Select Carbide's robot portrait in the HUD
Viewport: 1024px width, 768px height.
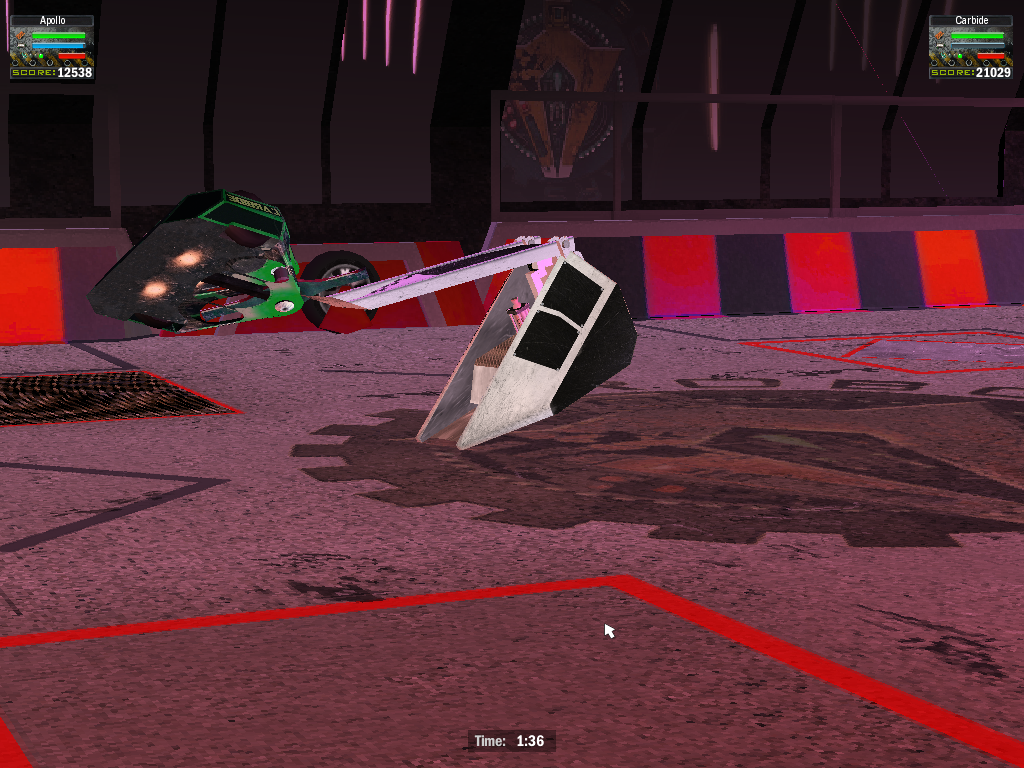click(x=940, y=47)
